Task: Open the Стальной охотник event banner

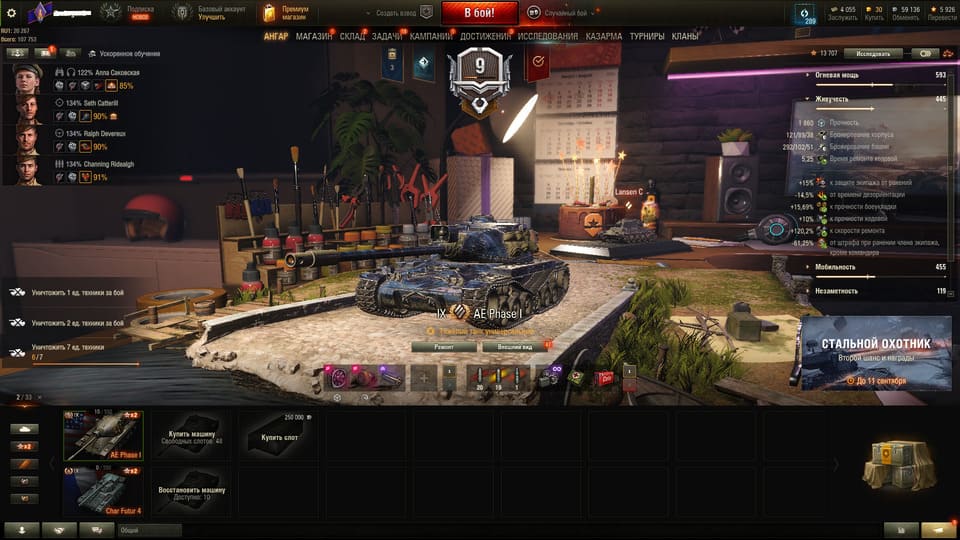Action: (x=875, y=352)
